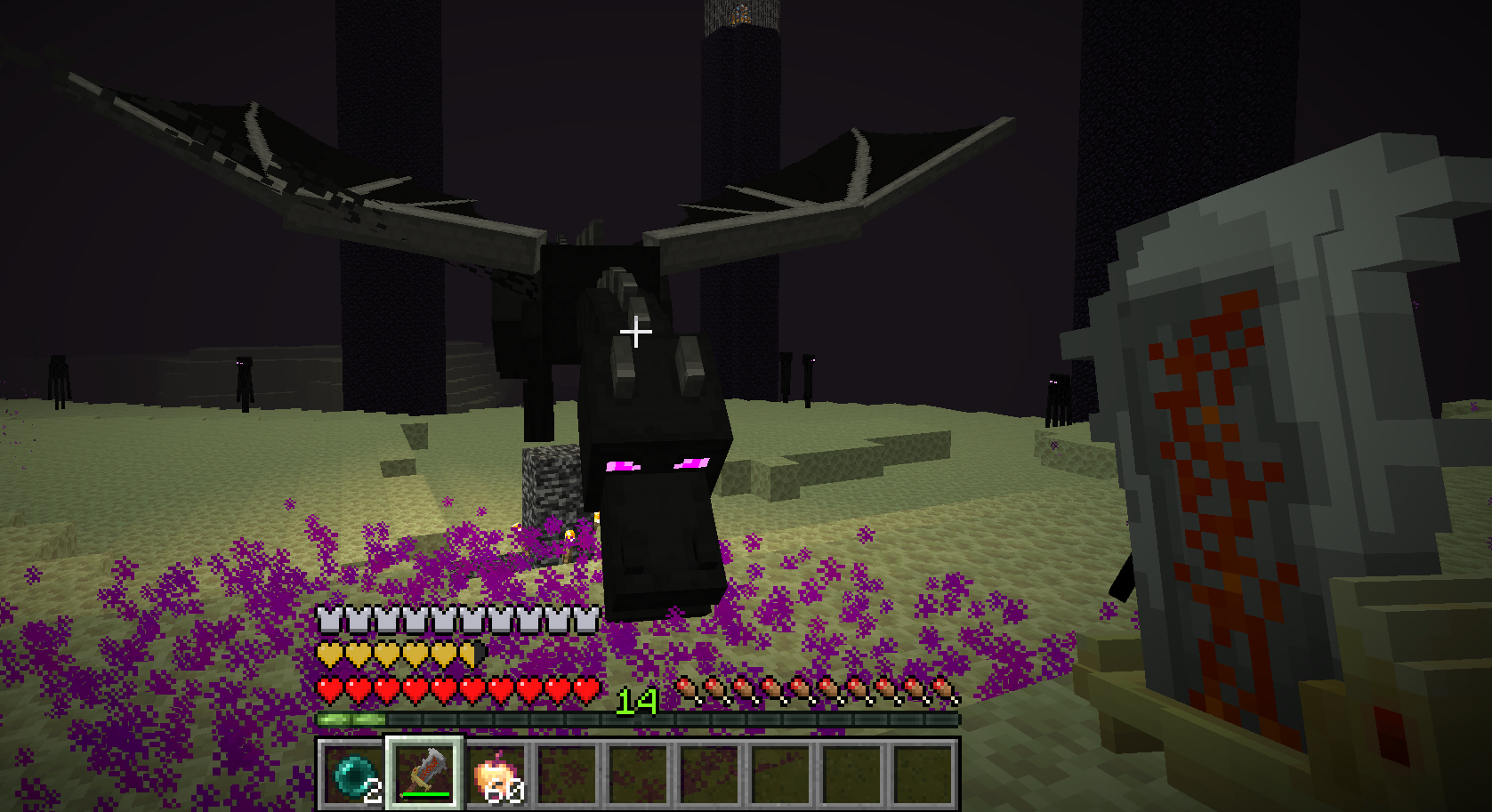Click the first full red heart on the left
Image resolution: width=1492 pixels, height=812 pixels.
[x=329, y=687]
